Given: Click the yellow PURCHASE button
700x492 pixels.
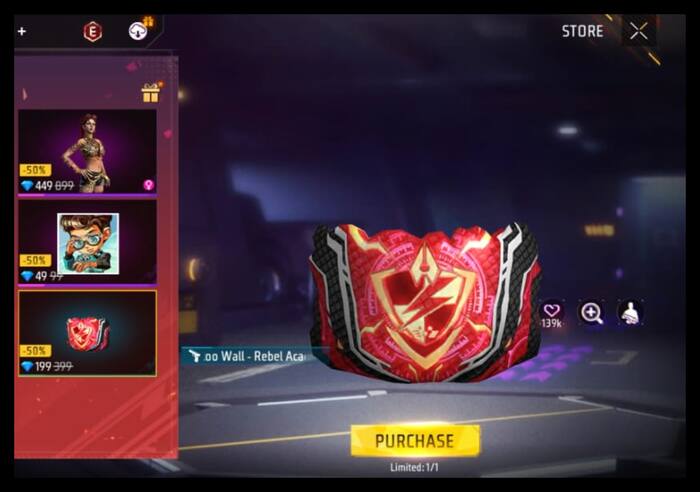Looking at the screenshot, I should (415, 440).
